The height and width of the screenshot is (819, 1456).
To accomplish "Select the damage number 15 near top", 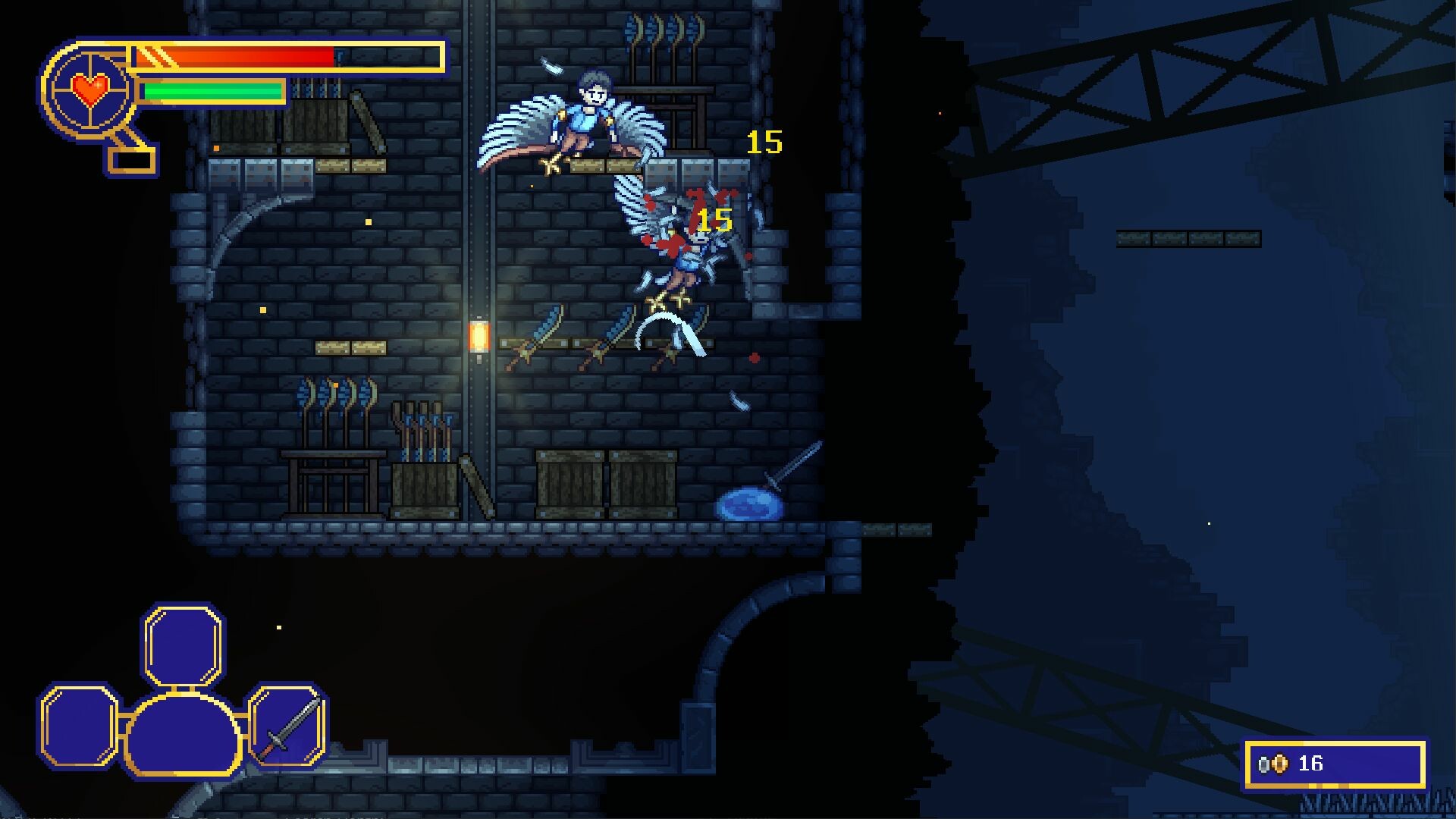I will tap(764, 143).
